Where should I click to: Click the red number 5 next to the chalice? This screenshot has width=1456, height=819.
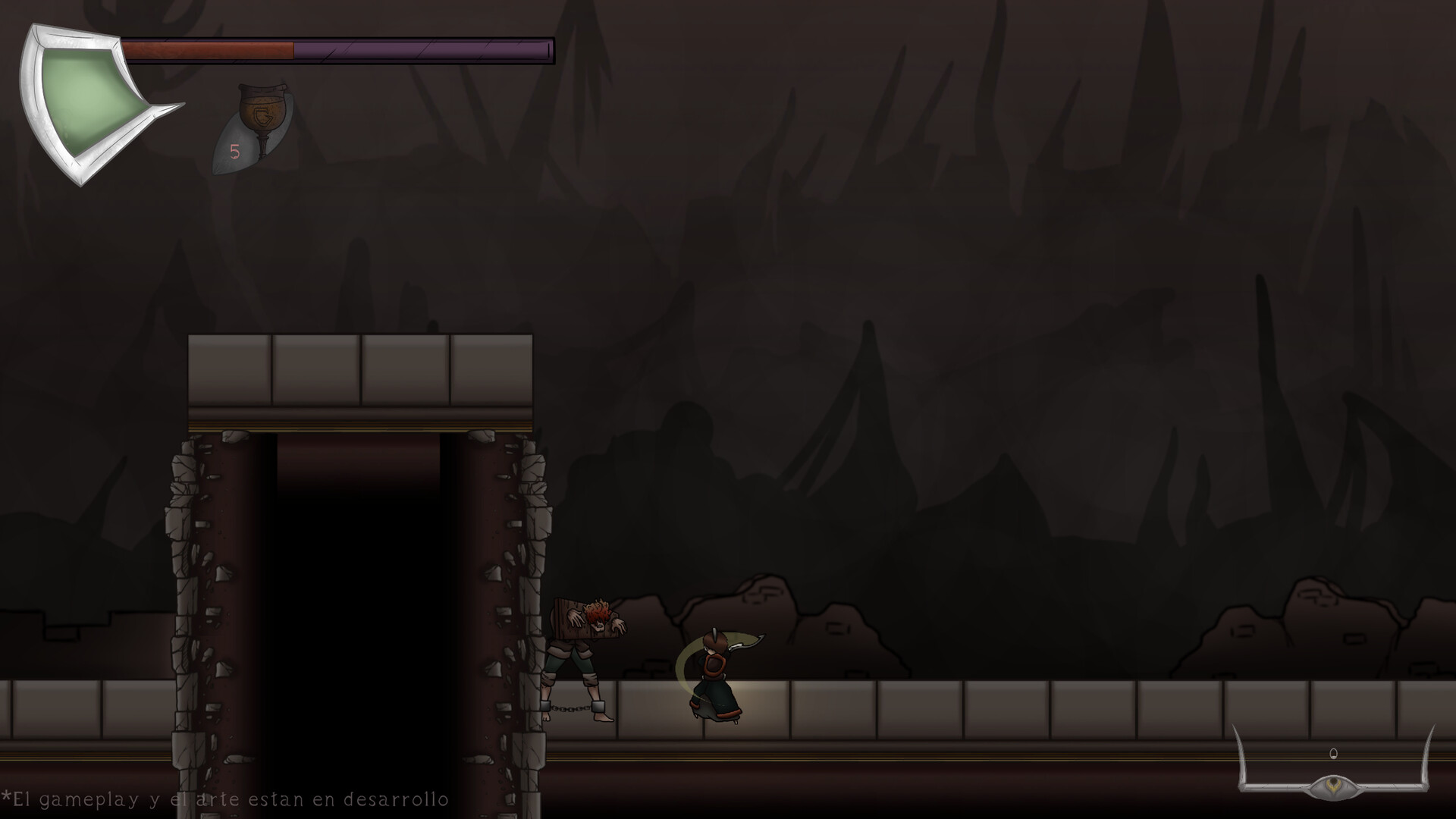[x=236, y=152]
